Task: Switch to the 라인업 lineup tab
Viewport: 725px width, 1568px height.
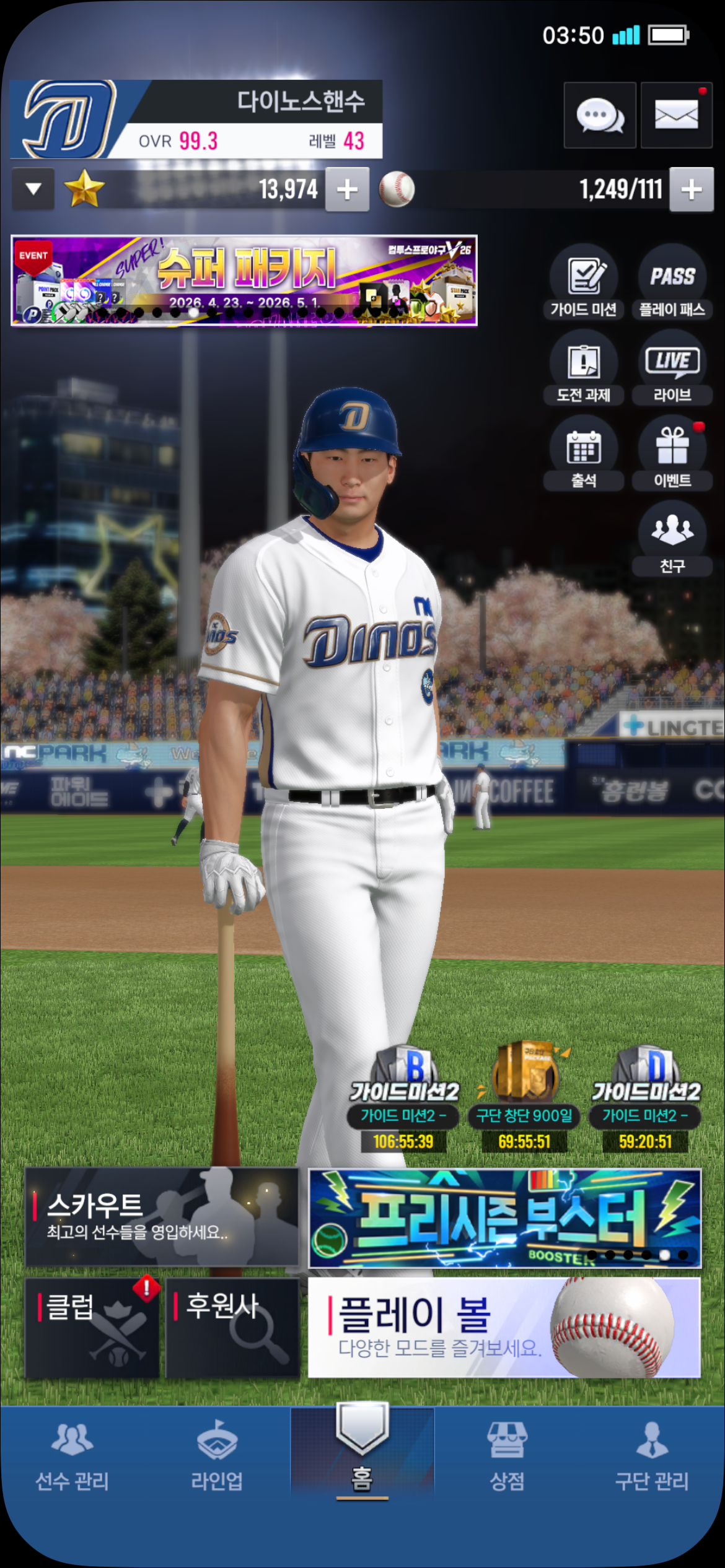Action: [217, 1455]
